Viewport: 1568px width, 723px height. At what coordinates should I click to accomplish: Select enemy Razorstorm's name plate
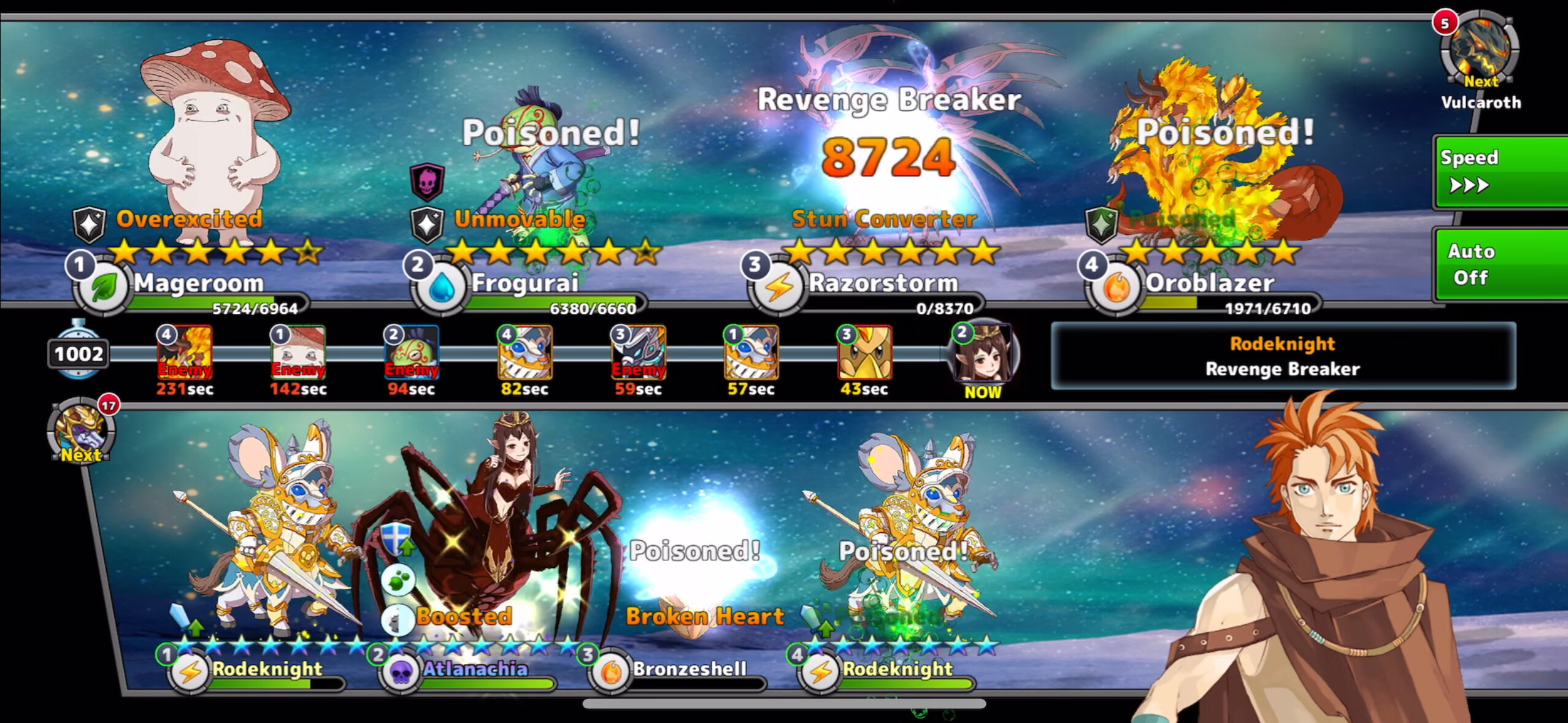[x=882, y=284]
